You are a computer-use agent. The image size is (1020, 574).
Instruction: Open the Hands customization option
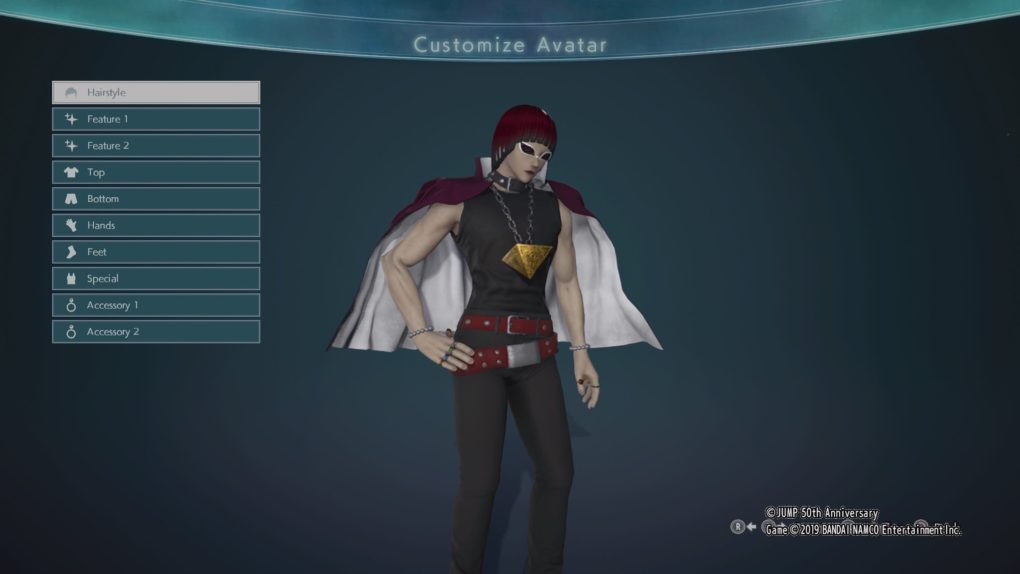coord(156,225)
